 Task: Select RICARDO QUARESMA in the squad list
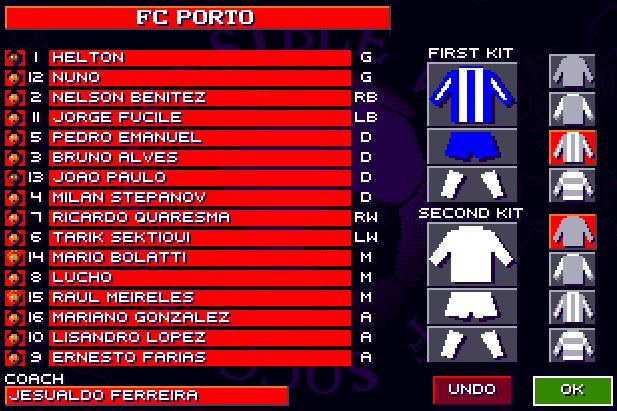[x=199, y=218]
